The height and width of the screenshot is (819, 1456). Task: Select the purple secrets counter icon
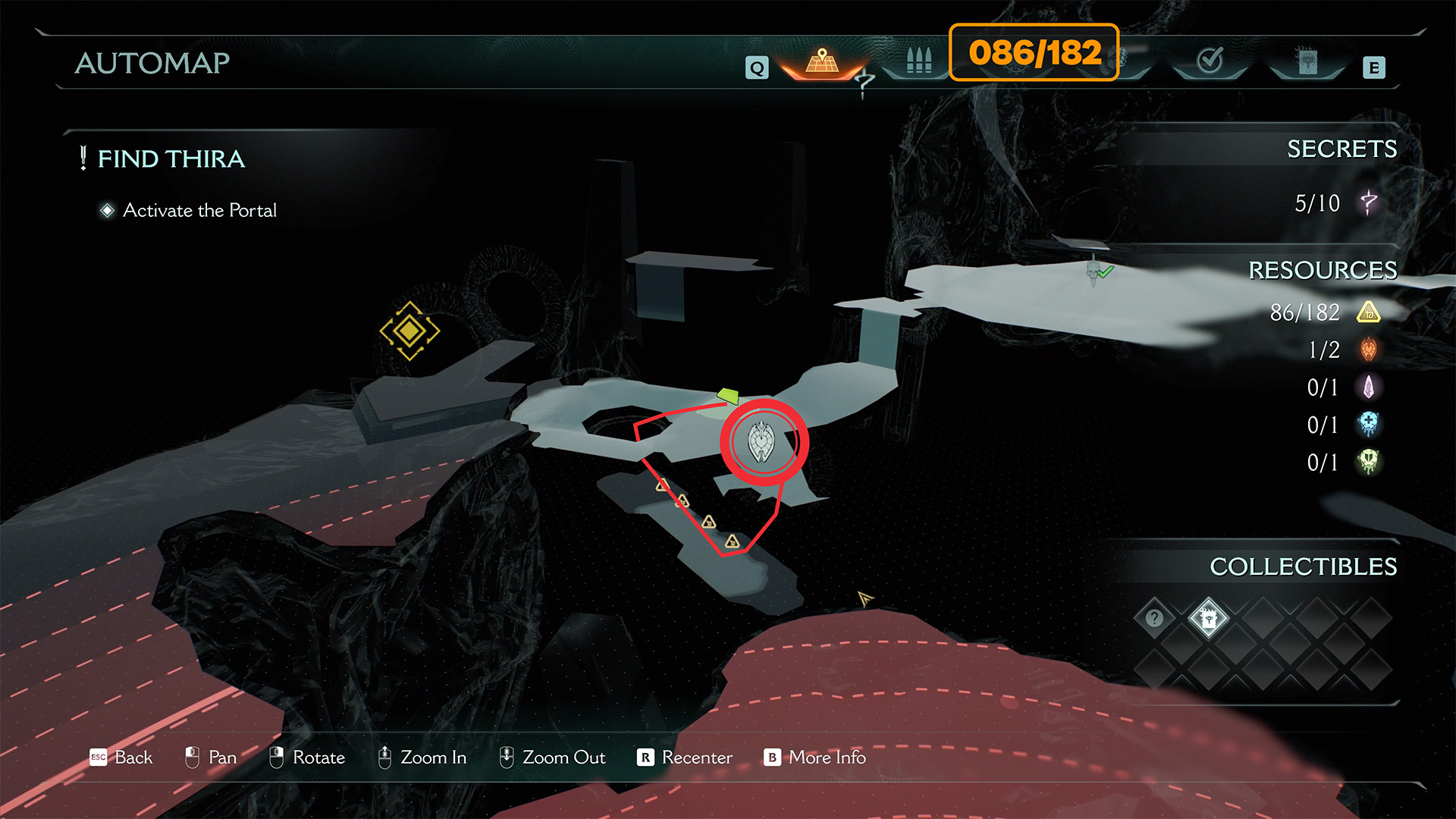click(1368, 202)
